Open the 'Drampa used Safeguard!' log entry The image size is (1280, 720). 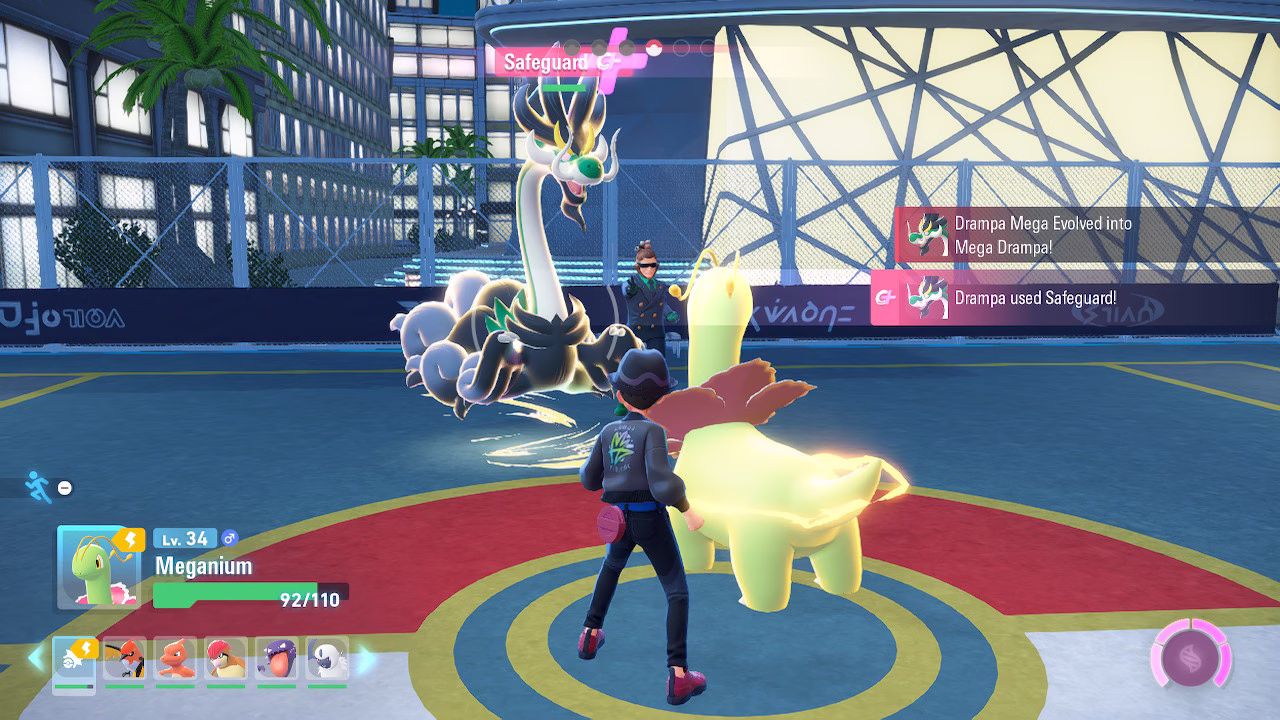pyautogui.click(x=1035, y=298)
